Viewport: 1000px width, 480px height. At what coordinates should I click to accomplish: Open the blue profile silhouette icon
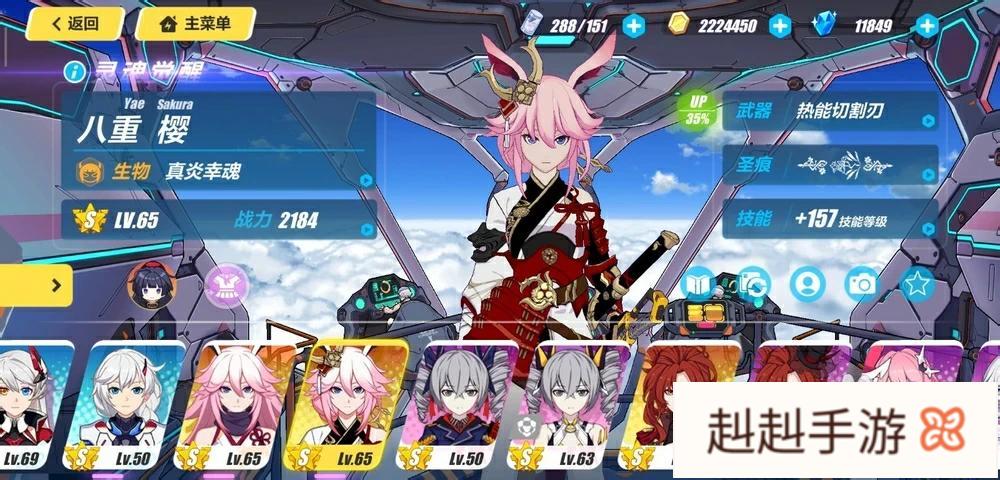[806, 284]
